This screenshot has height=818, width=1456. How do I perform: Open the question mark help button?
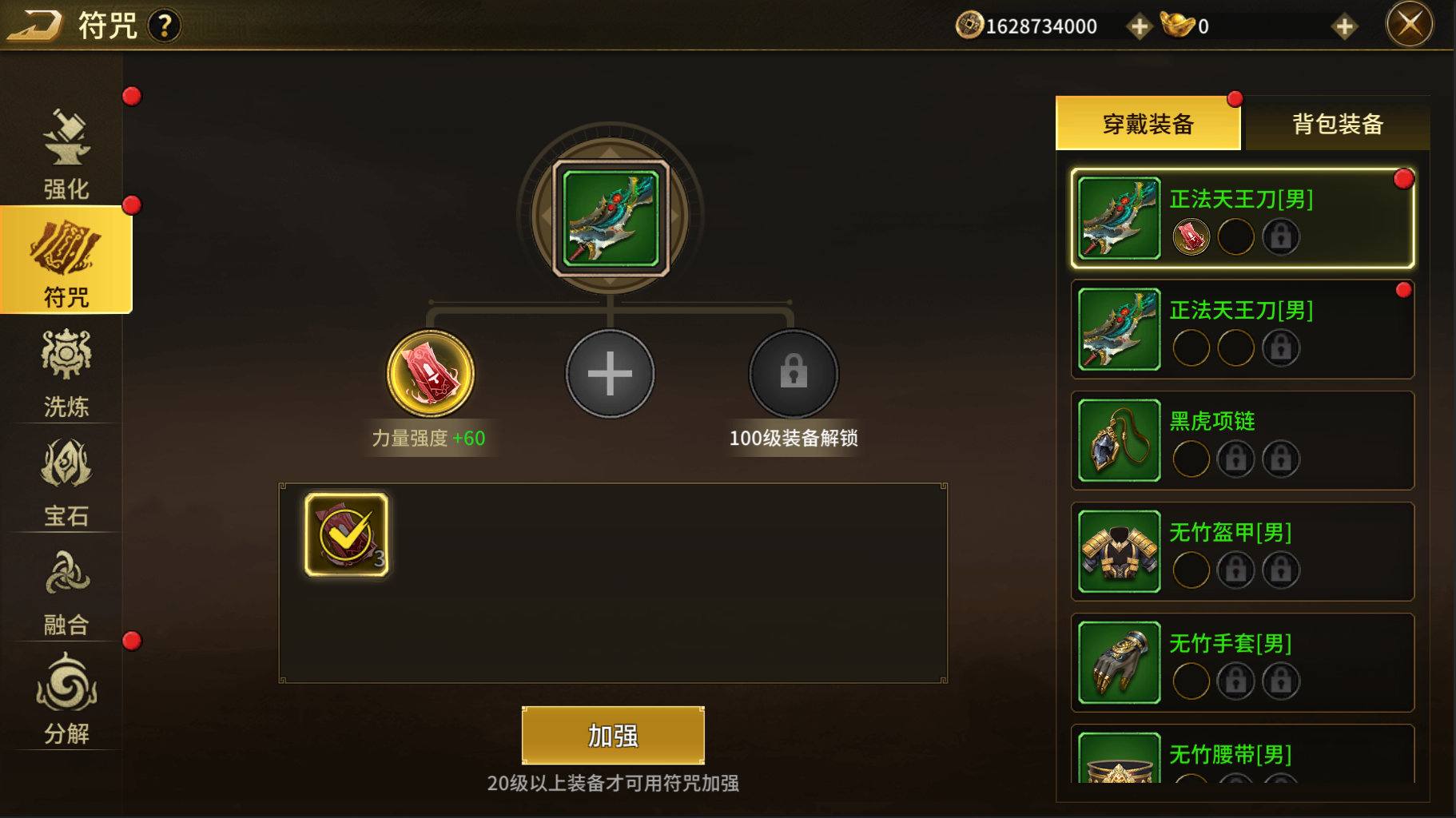165,26
